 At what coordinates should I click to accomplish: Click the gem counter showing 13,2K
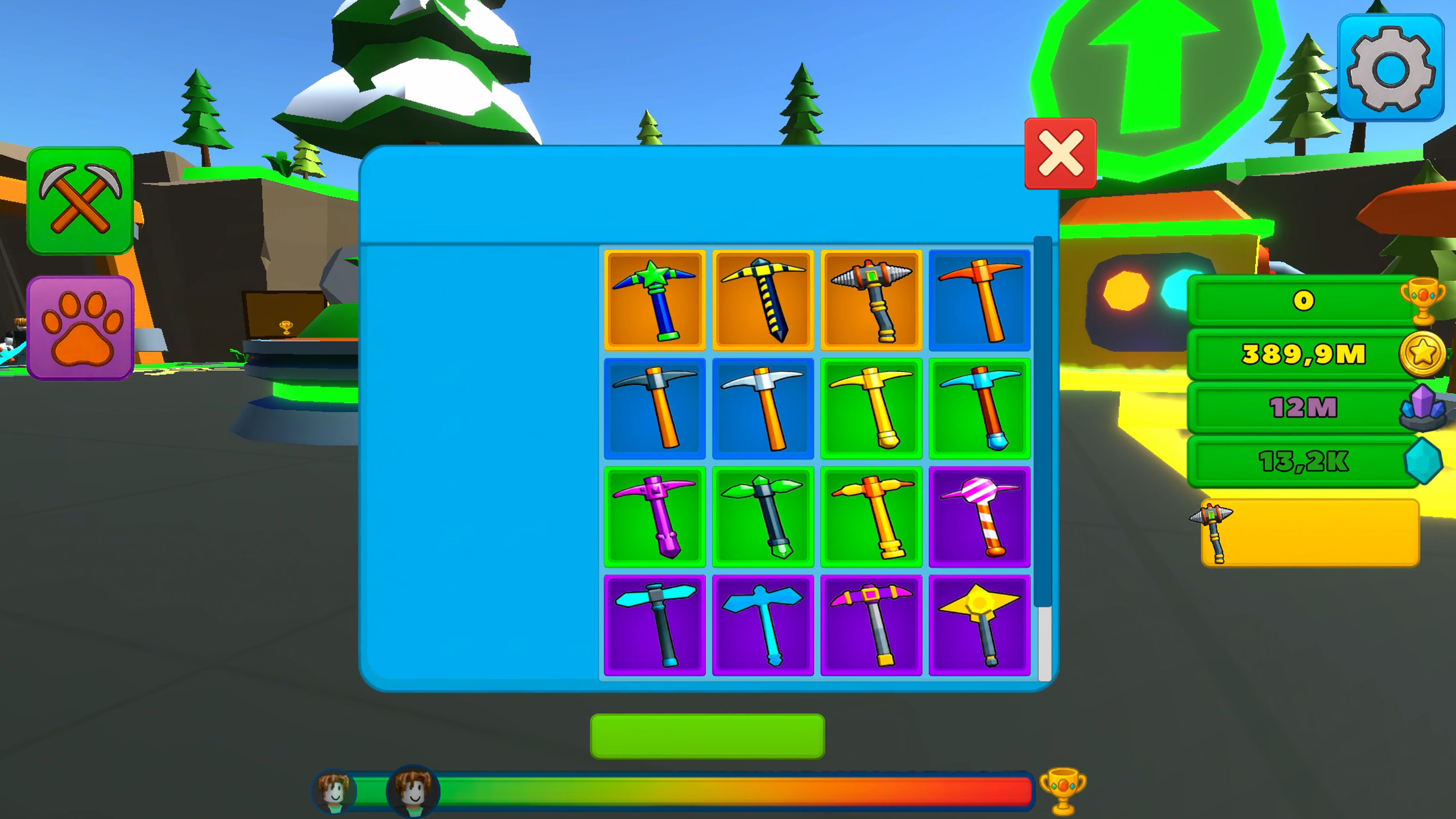tap(1302, 460)
